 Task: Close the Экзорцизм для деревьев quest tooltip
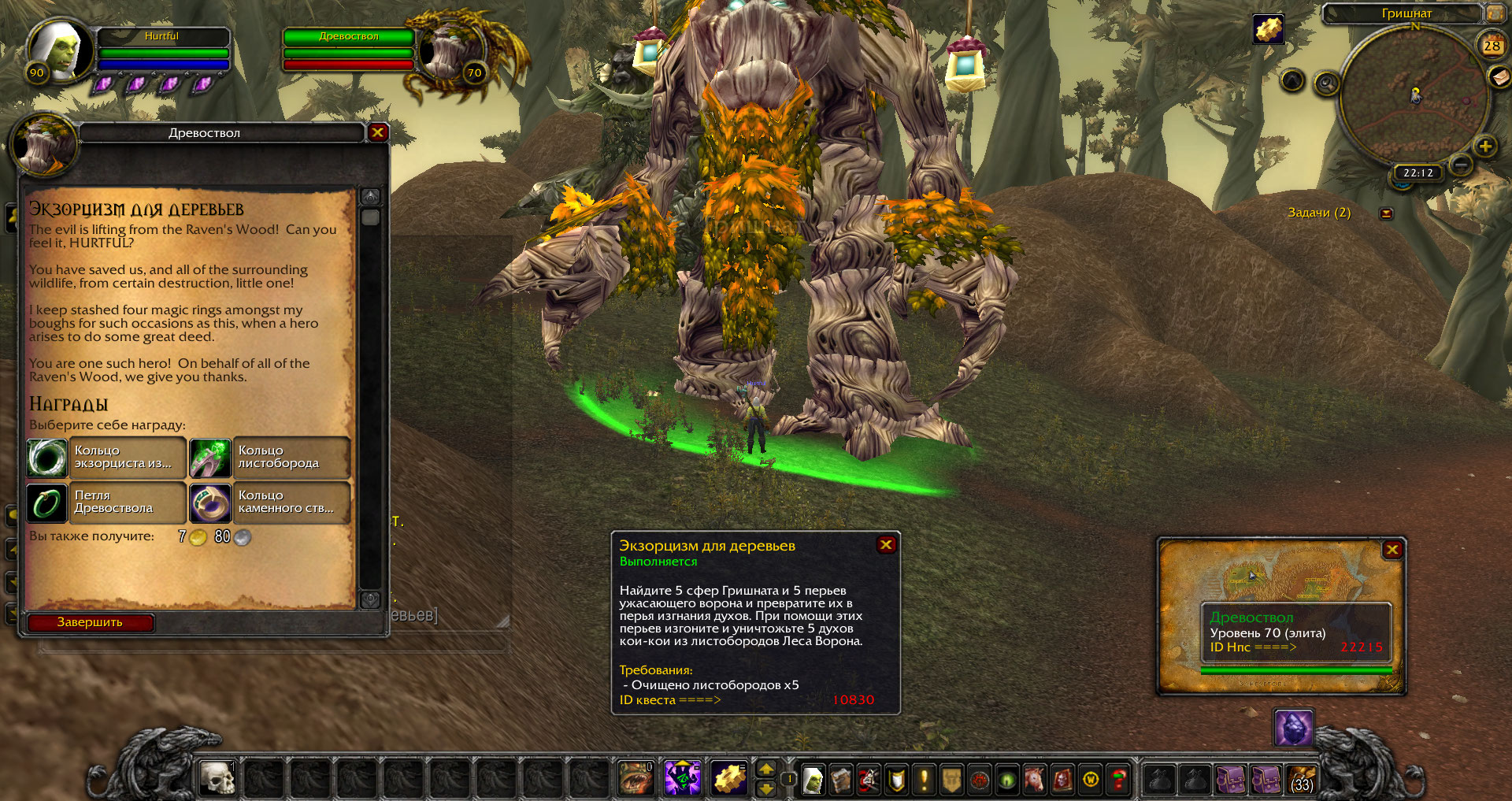pyautogui.click(x=886, y=545)
